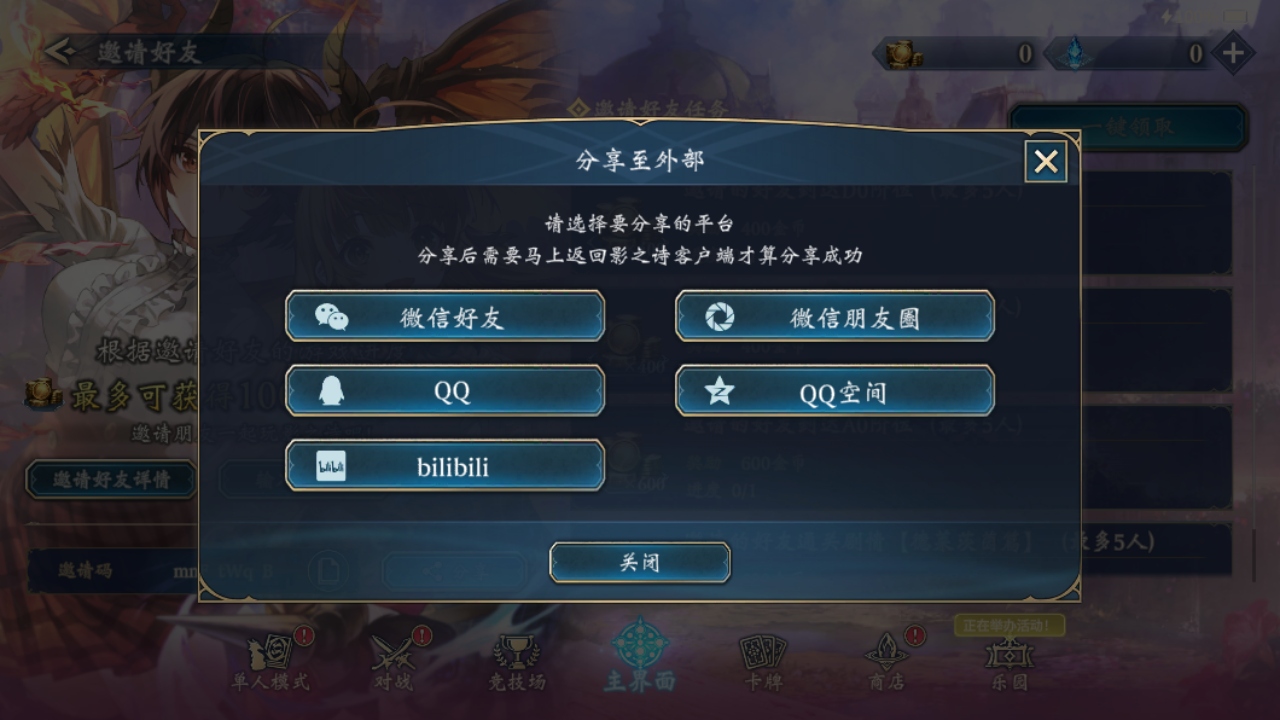Click the blue crystal currency icon

[1076, 53]
